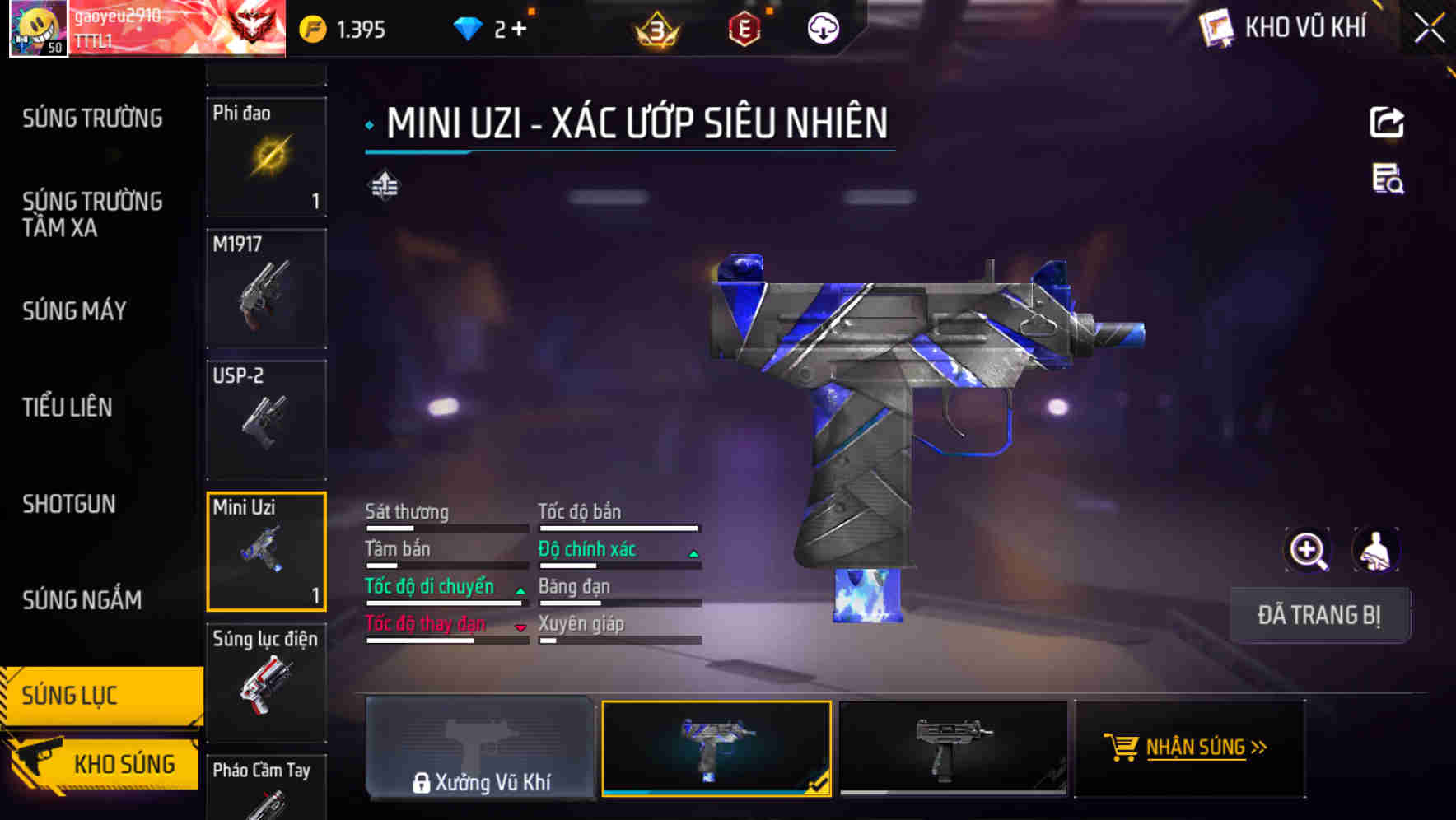Switch to the SÚNG TRƯỜNG category tab

pos(93,118)
